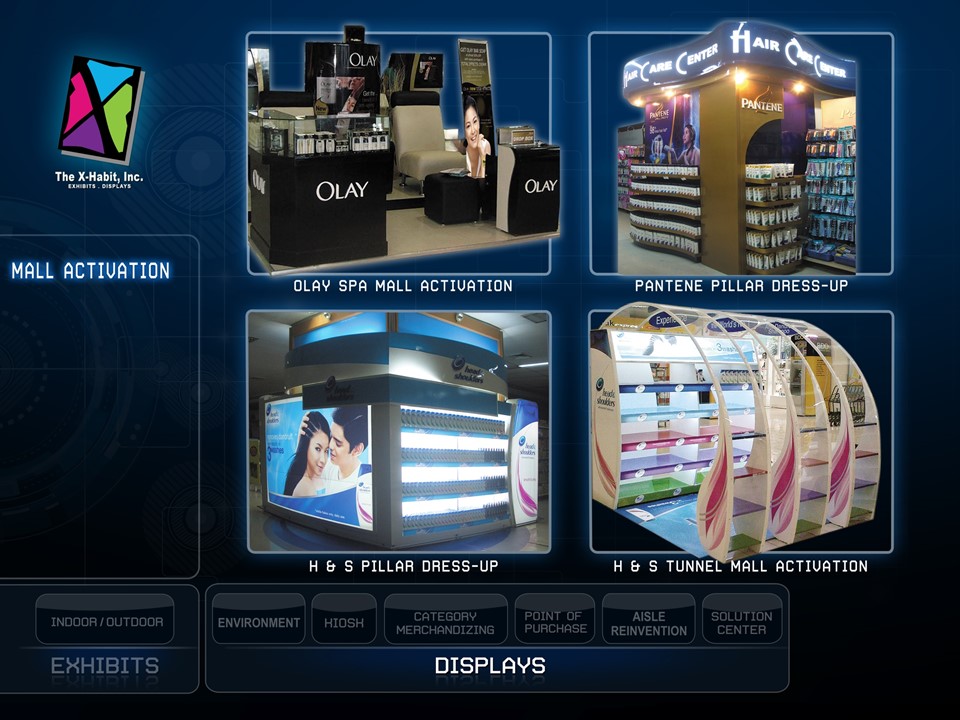Image resolution: width=960 pixels, height=720 pixels.
Task: Open the Solution Center displays
Action: pos(742,622)
